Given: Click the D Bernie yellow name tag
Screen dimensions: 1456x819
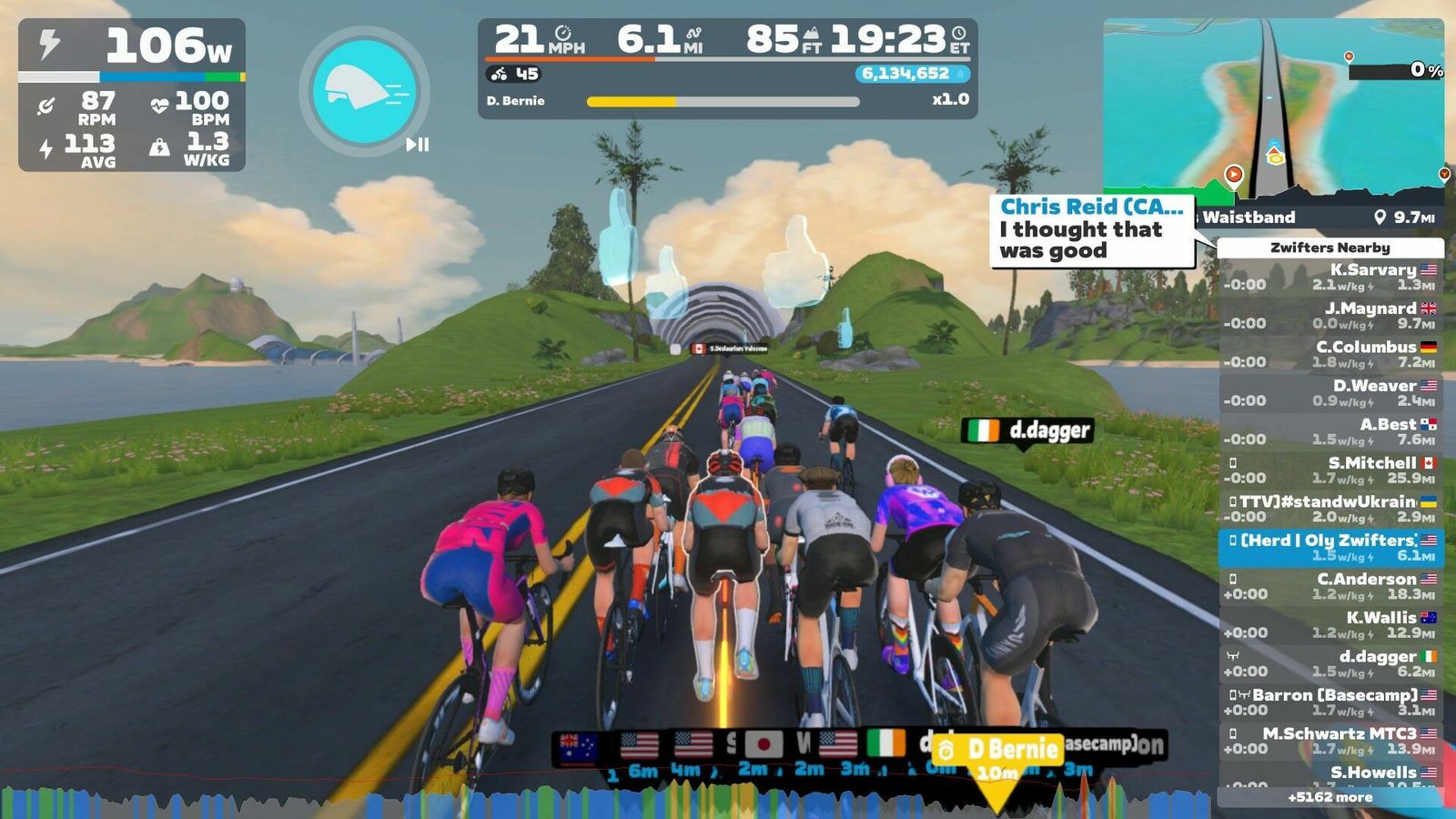Looking at the screenshot, I should pos(997,749).
